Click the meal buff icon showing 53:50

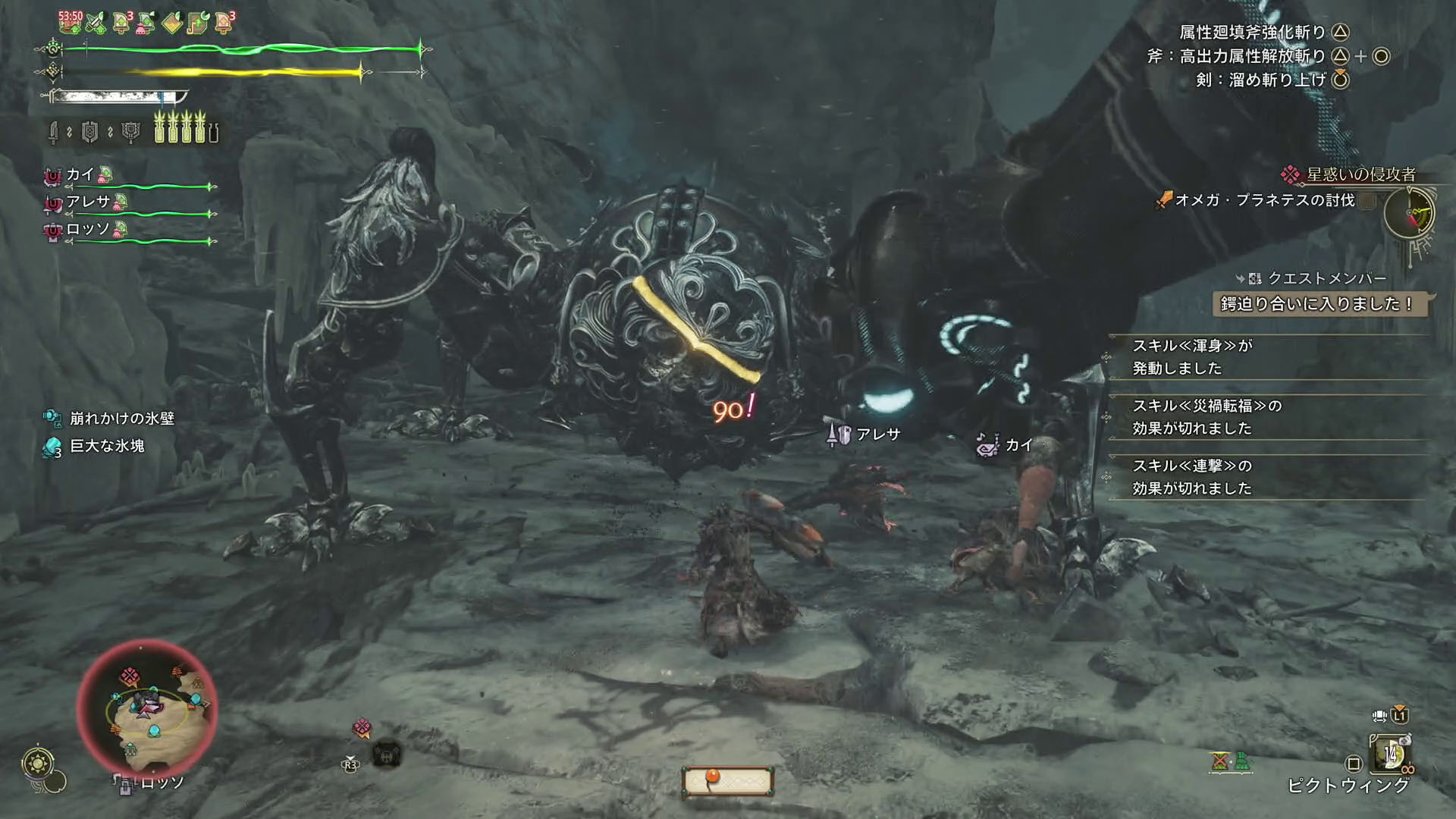[70, 22]
